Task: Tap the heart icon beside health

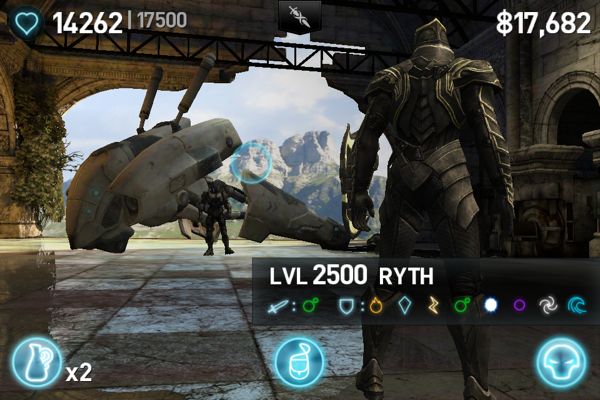Action: (x=28, y=23)
